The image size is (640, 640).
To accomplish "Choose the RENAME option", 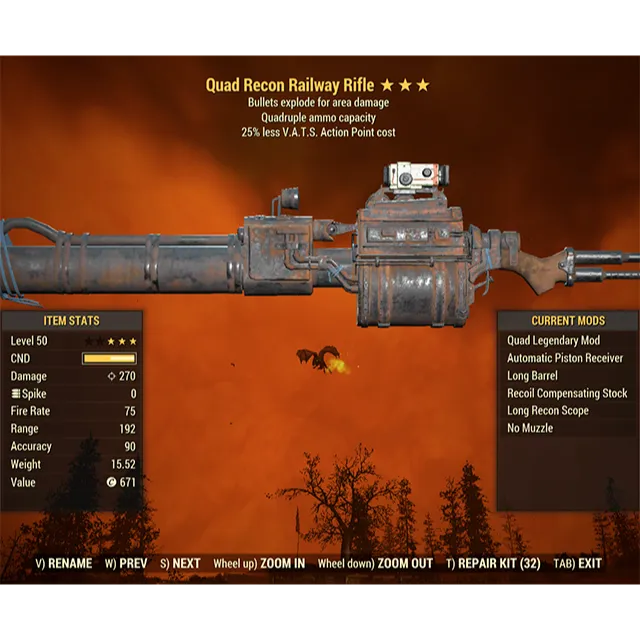I will click(64, 564).
